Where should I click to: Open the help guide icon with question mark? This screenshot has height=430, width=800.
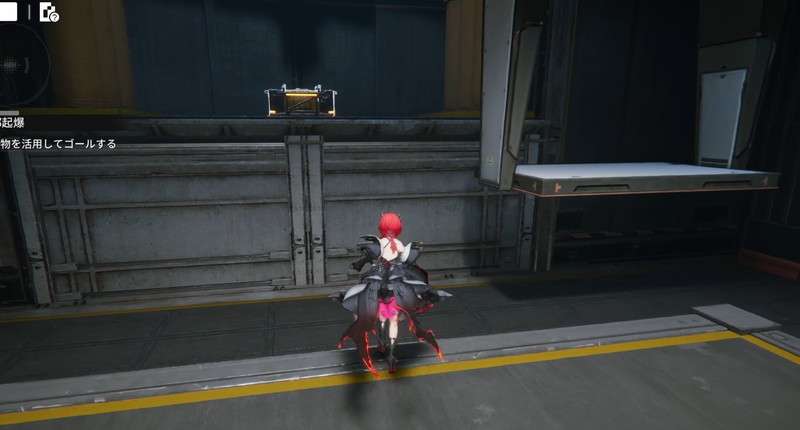[x=49, y=13]
